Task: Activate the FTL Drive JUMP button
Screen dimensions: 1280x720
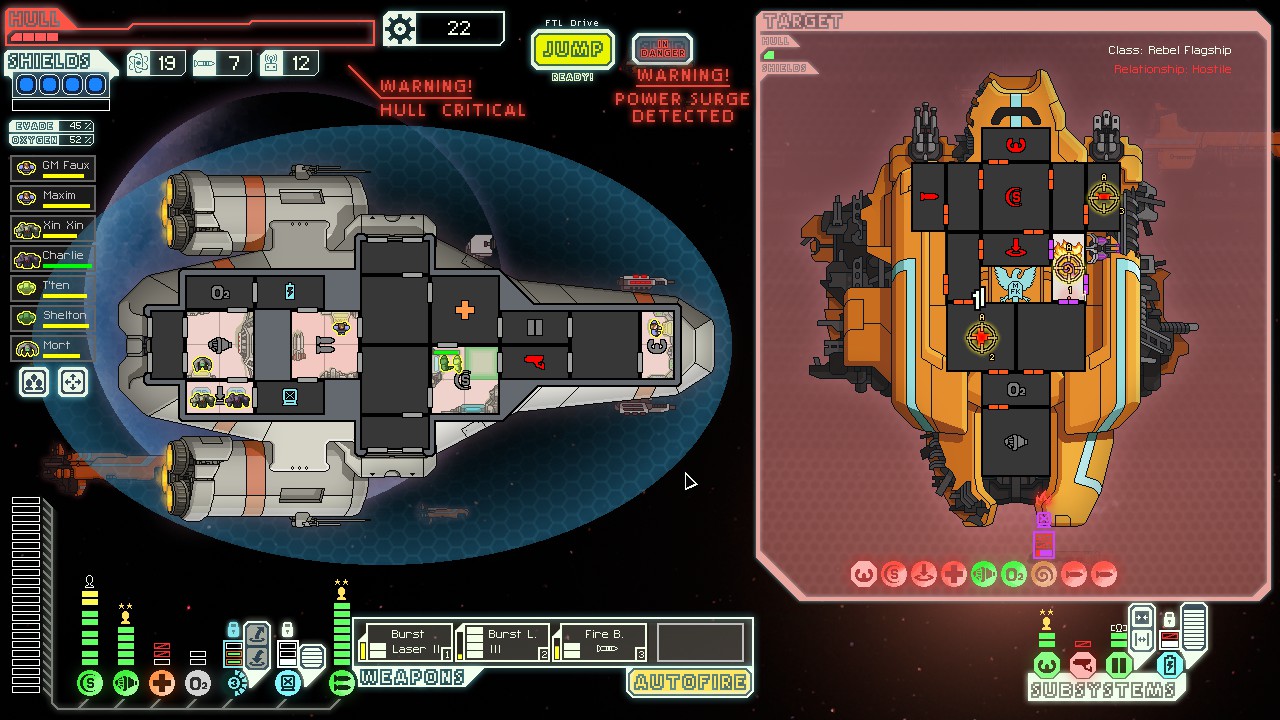Action: click(x=572, y=49)
